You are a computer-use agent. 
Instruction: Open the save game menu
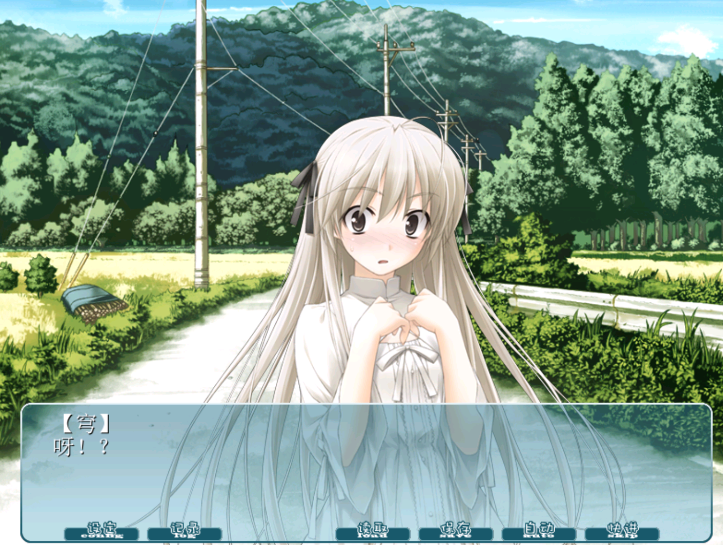pos(455,531)
